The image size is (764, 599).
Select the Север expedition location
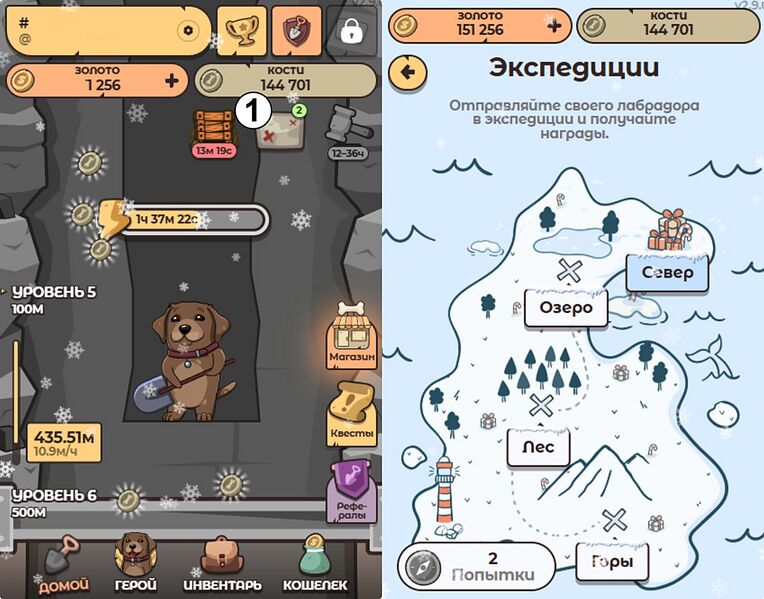[x=667, y=272]
